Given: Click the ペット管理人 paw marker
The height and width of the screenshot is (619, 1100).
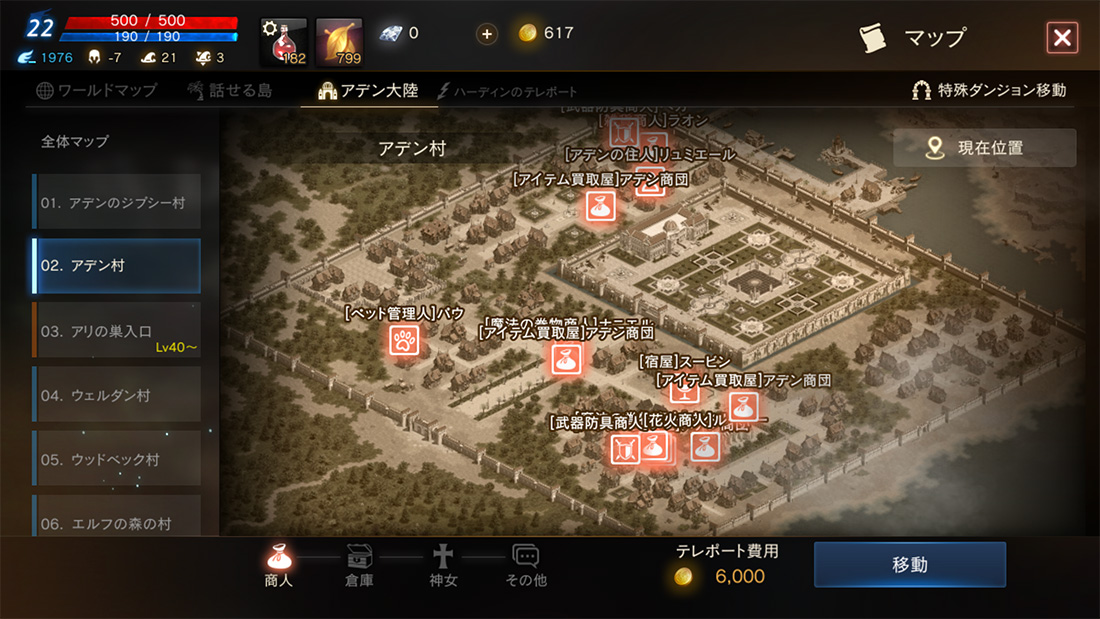Looking at the screenshot, I should coord(403,340).
